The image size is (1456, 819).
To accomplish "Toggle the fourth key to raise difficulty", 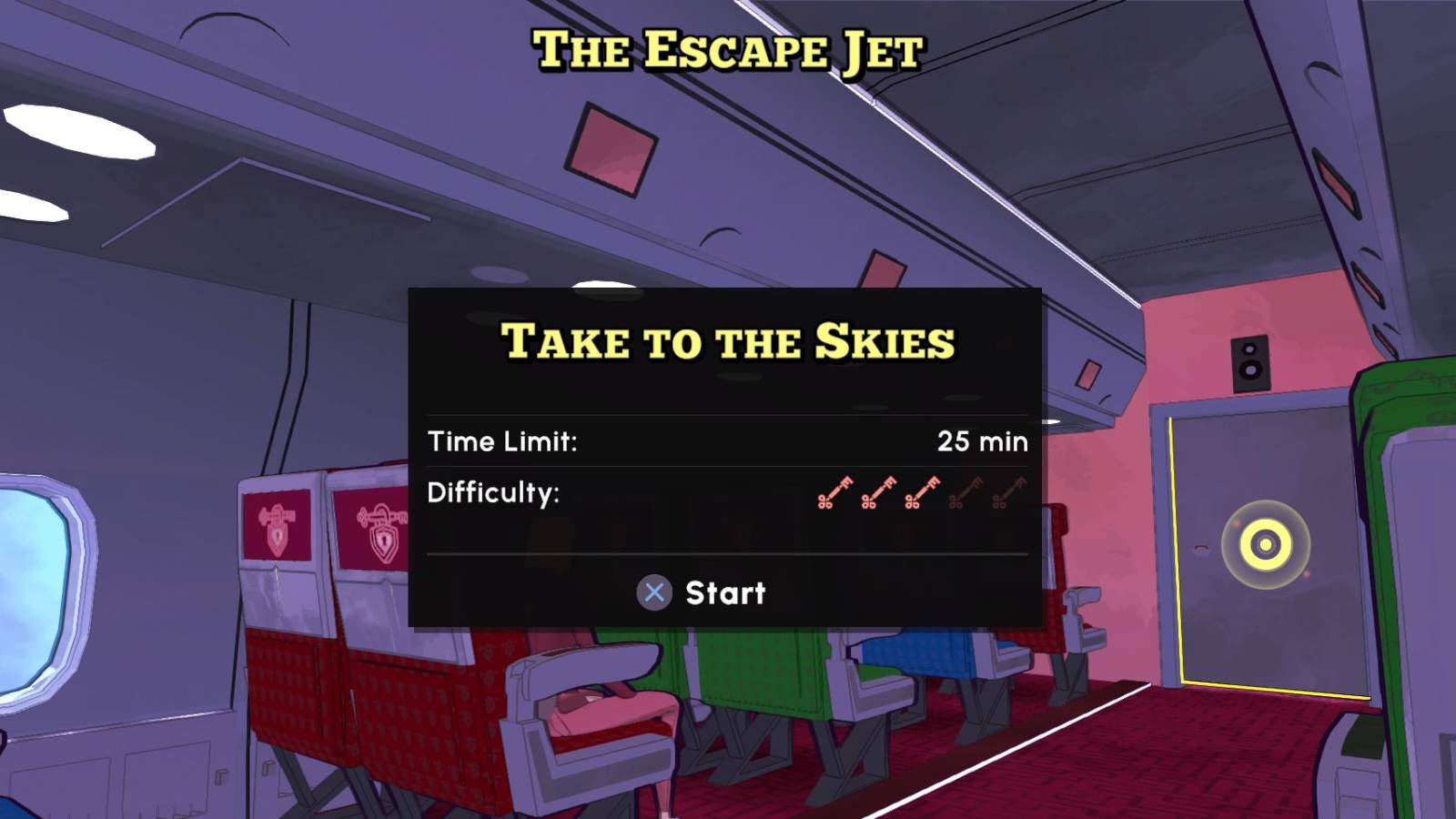I will (x=966, y=493).
